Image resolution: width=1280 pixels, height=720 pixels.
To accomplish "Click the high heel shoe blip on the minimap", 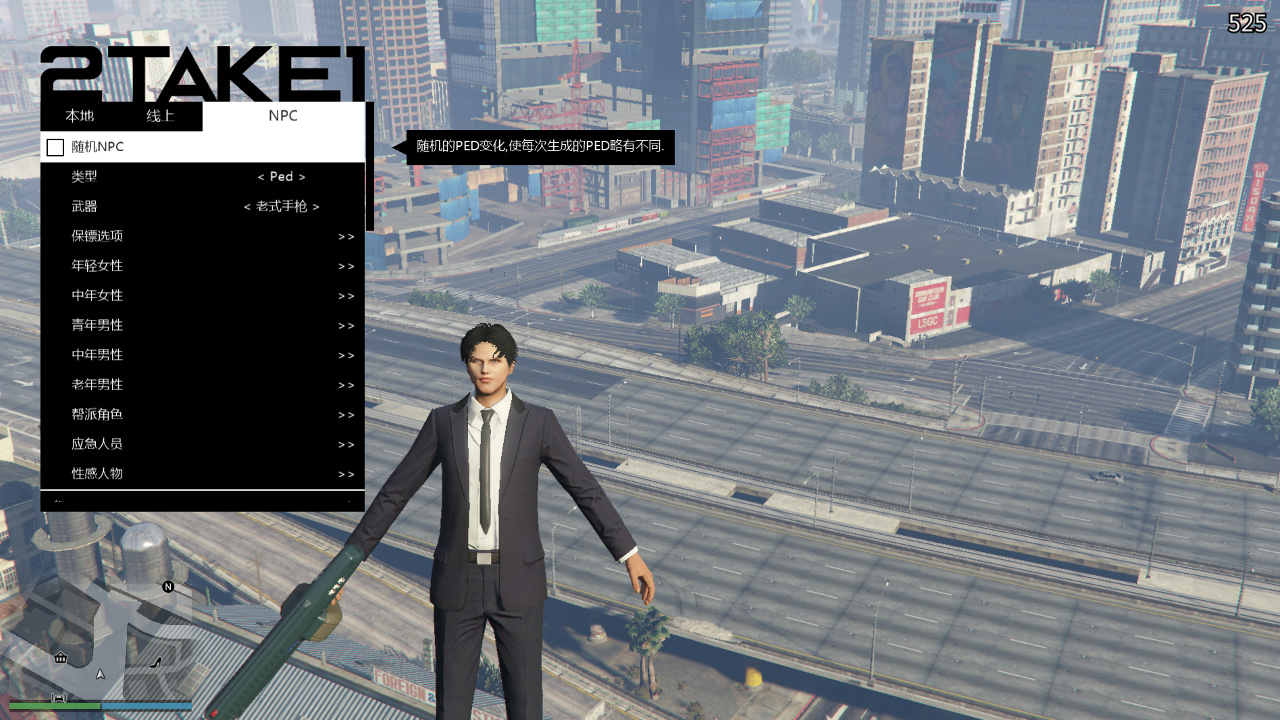I will coord(155,664).
